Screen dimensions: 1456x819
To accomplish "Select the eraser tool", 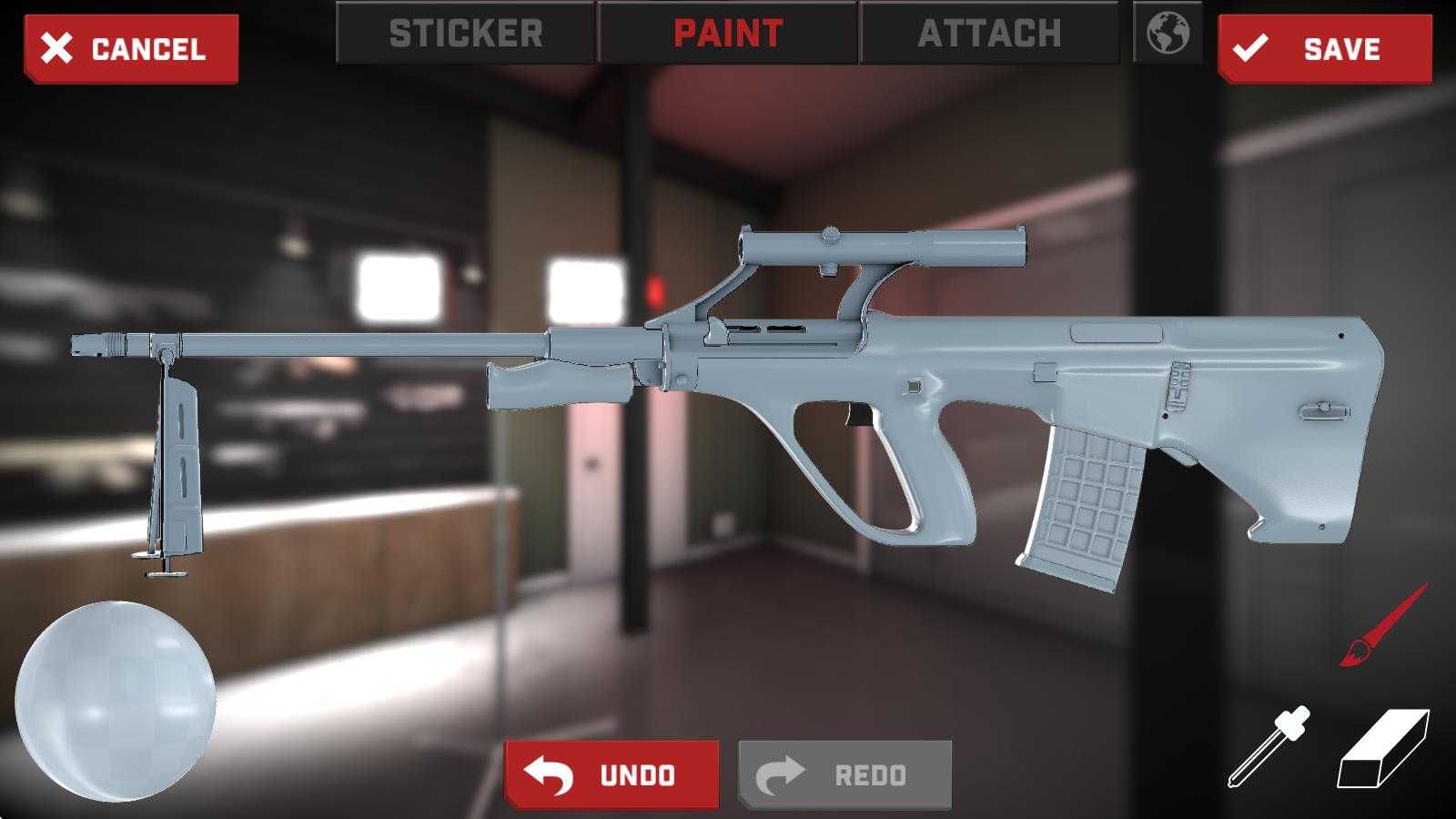I will 1382,748.
